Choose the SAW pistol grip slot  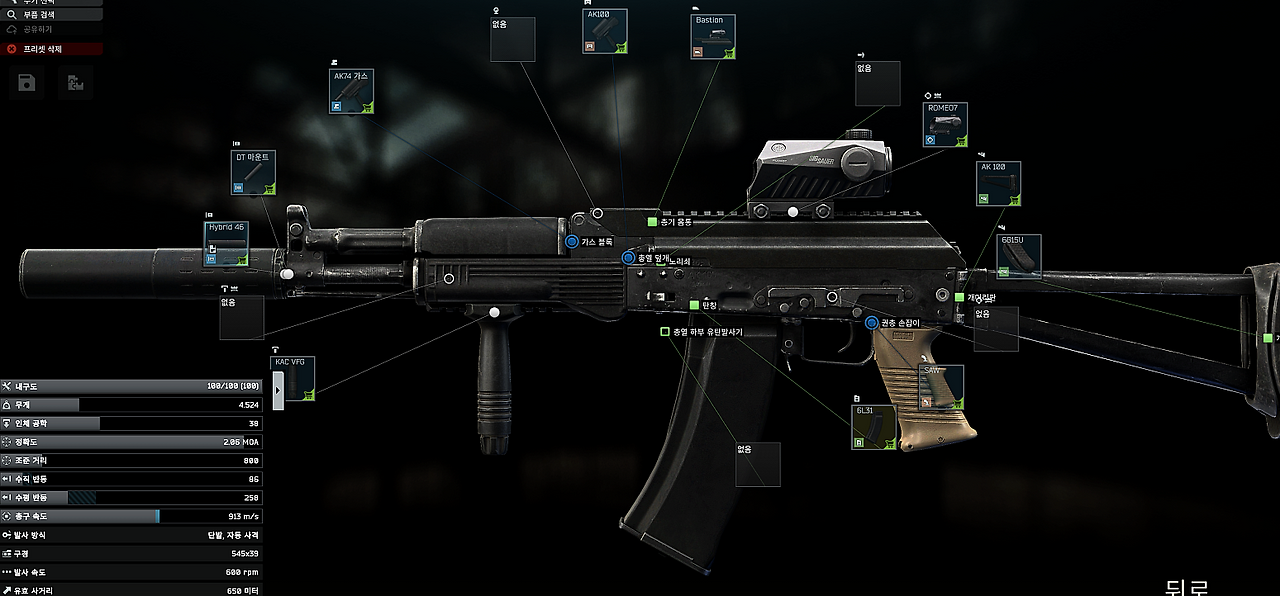click(941, 387)
